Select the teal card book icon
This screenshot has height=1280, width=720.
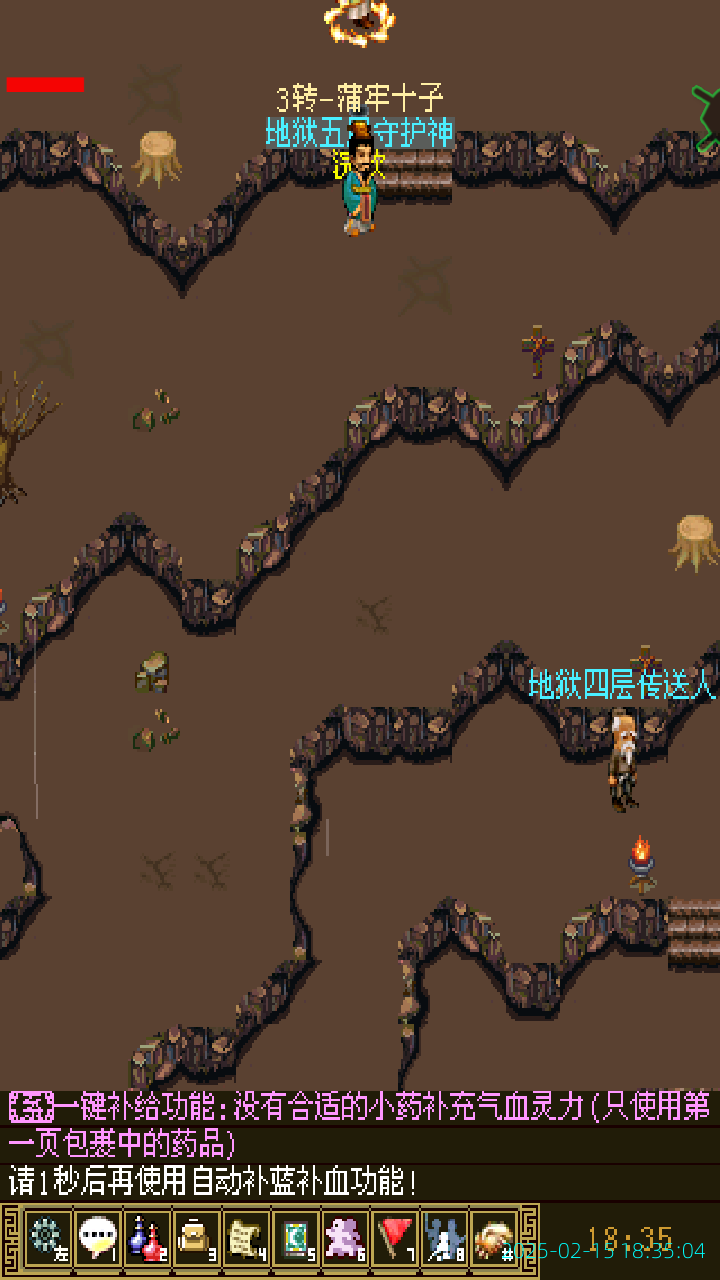pyautogui.click(x=296, y=1238)
